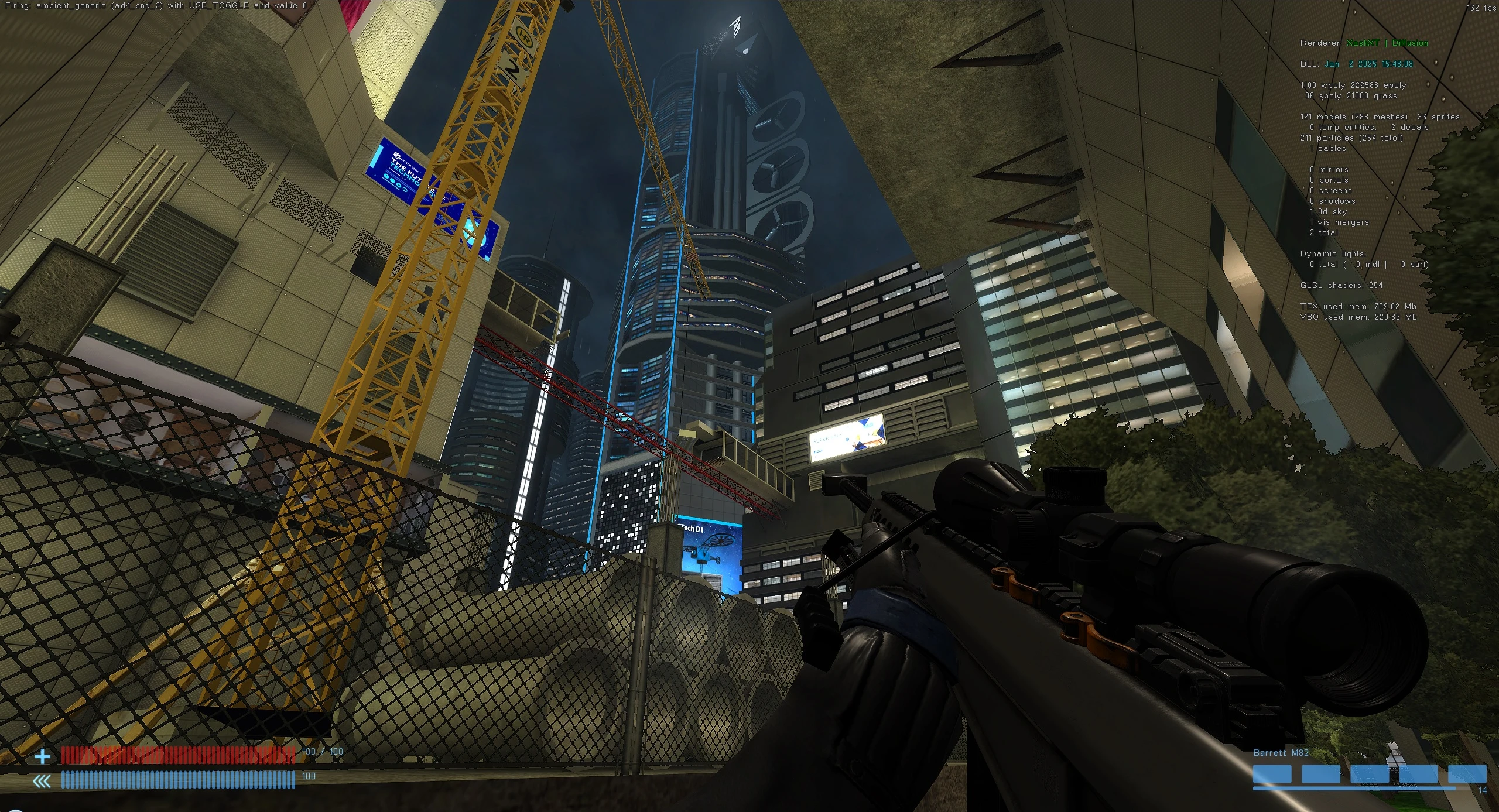This screenshot has height=812, width=1499.
Task: Click the crosshair at screen center
Action: pyautogui.click(x=749, y=406)
